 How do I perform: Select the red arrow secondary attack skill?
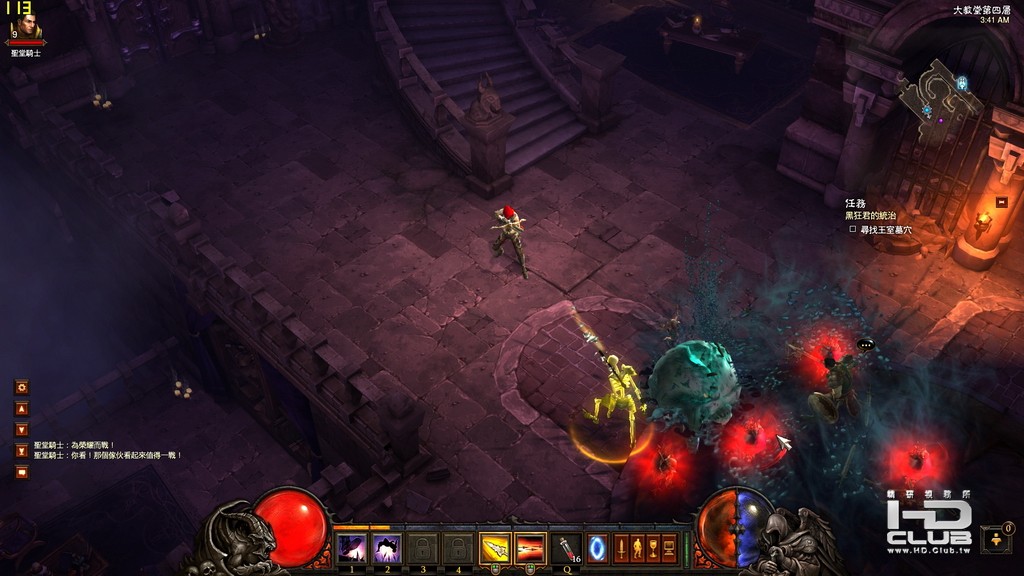(529, 548)
